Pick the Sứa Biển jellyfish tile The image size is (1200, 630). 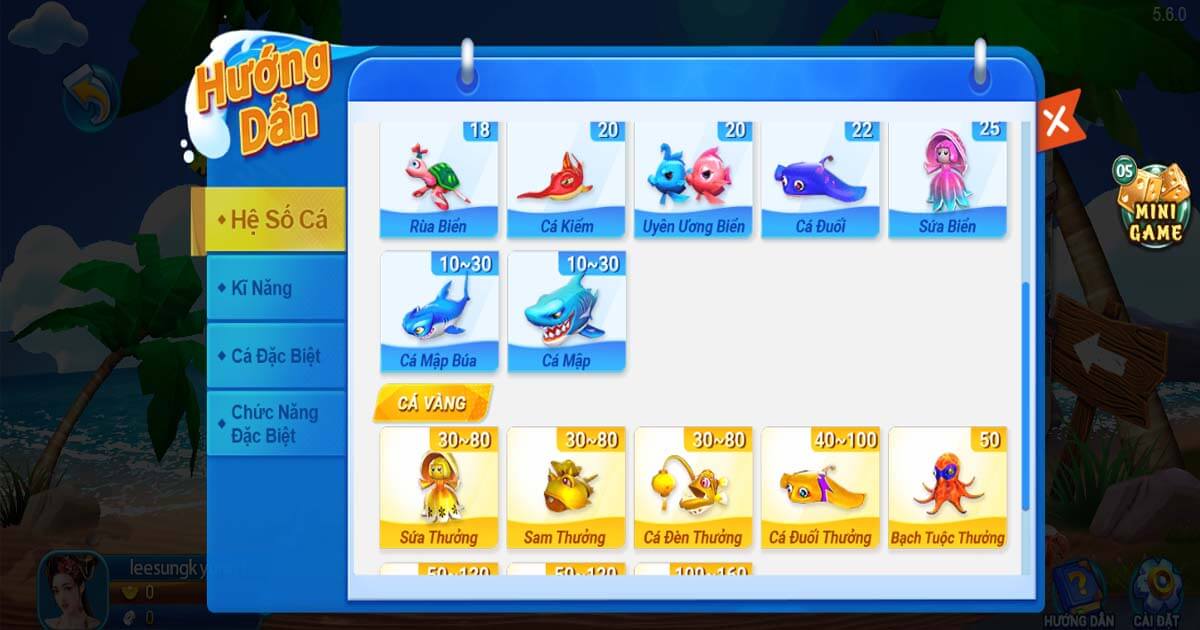(x=947, y=180)
